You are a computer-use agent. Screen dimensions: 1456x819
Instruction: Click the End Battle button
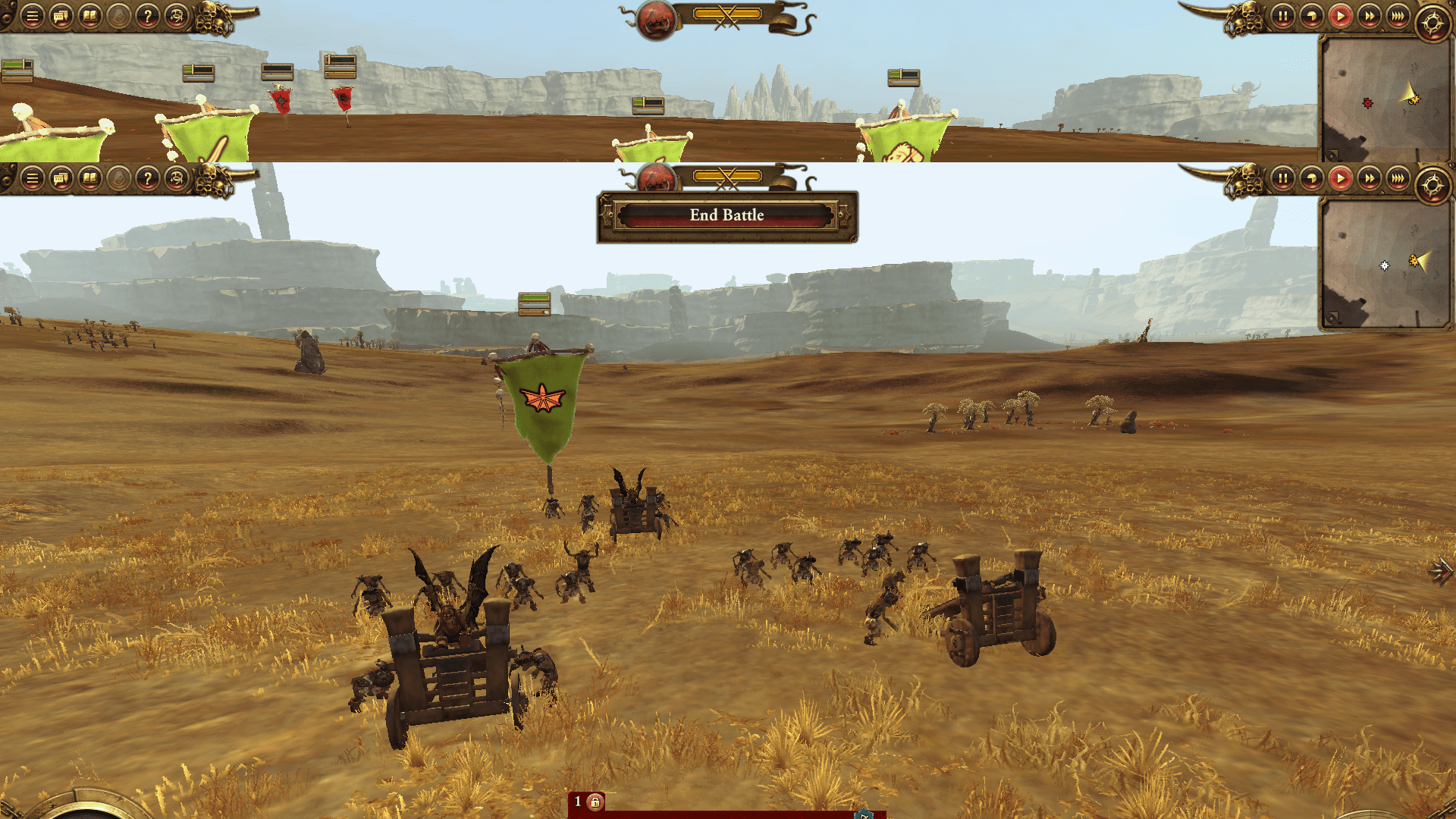click(726, 215)
